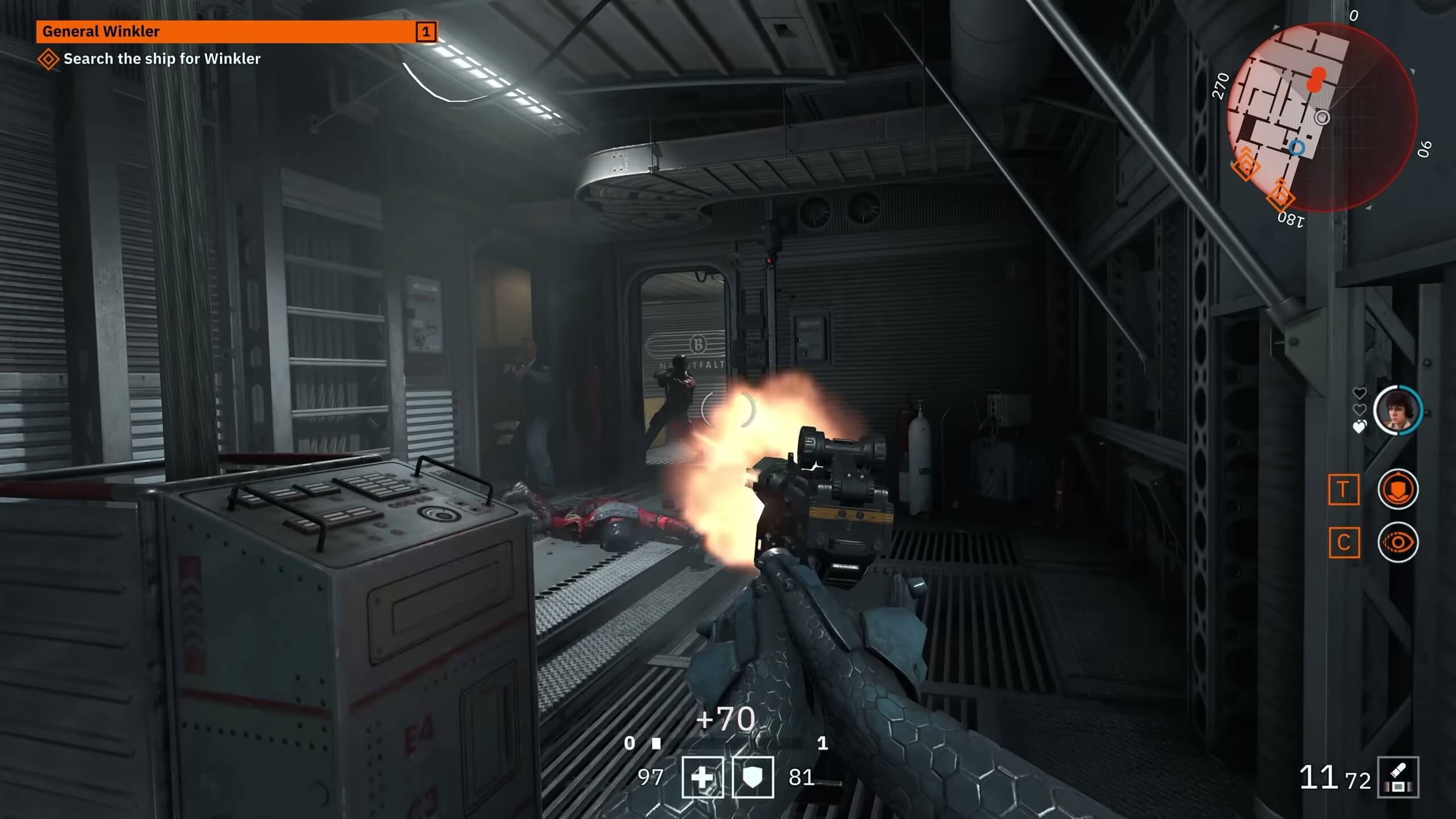The image size is (1456, 819).
Task: Click the armor shield icon
Action: coord(753,777)
